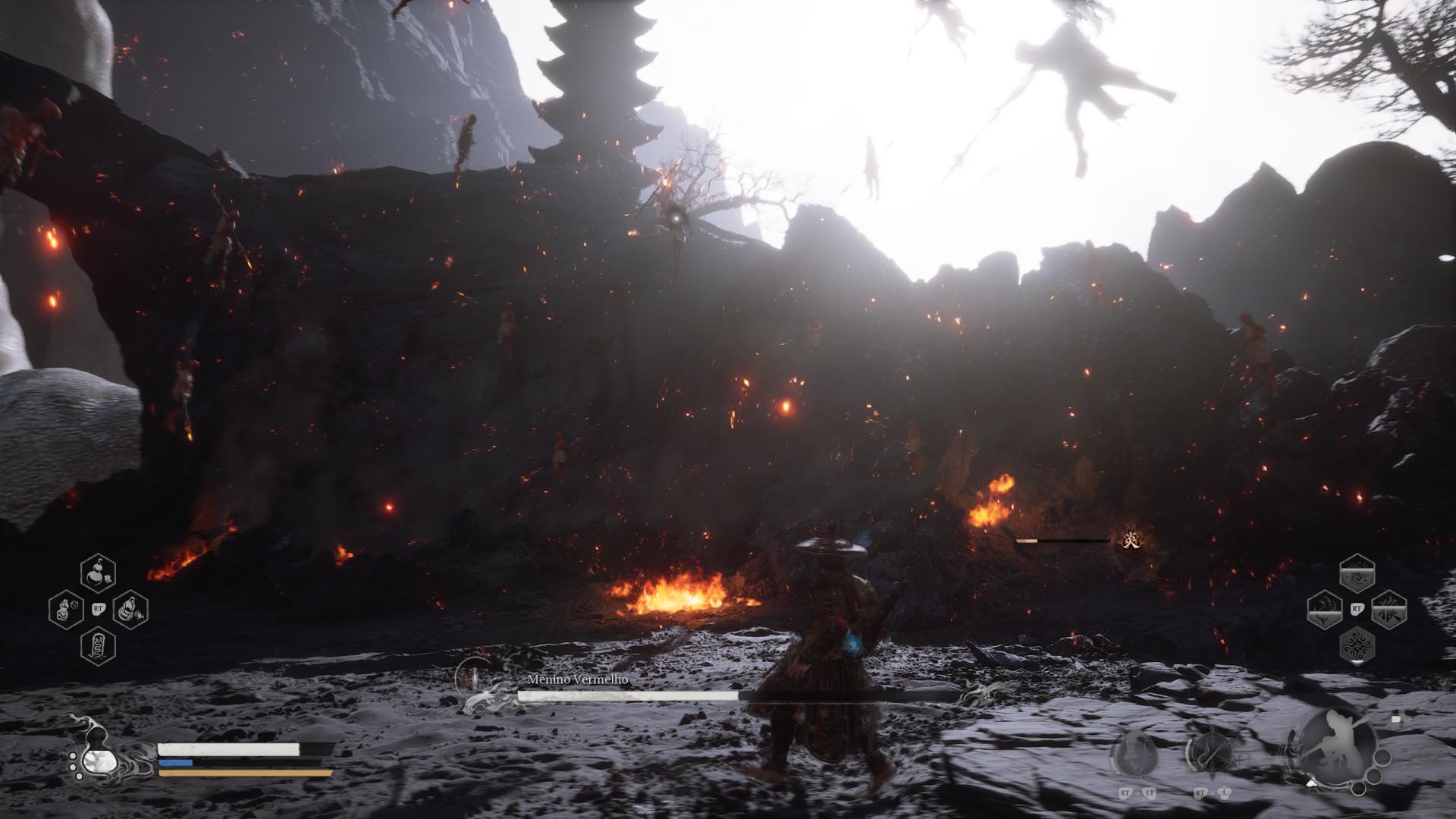Image resolution: width=1456 pixels, height=819 pixels.
Task: Click the spirit skill egg-shaped icon
Action: click(x=1134, y=755)
